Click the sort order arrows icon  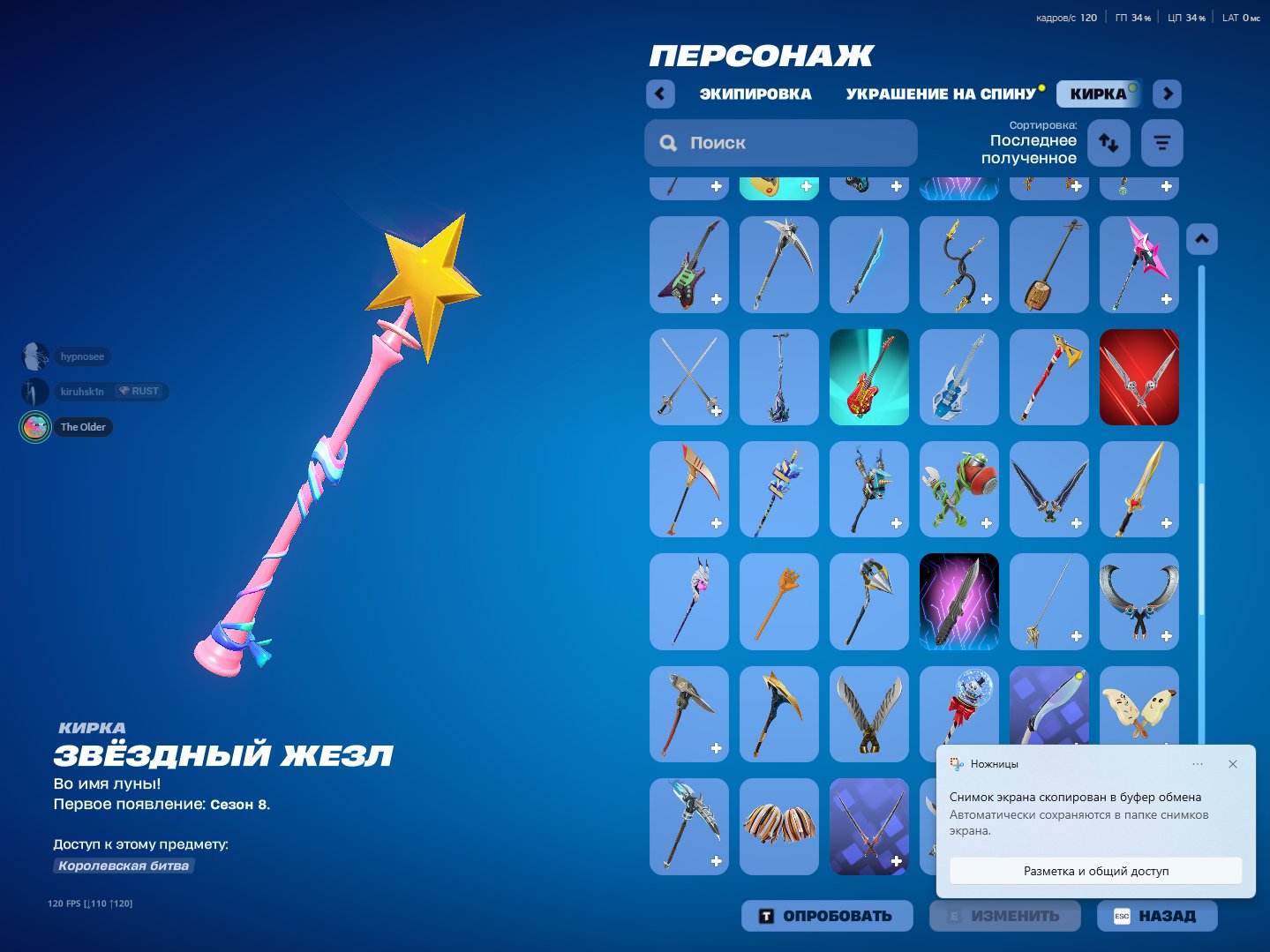(1108, 142)
